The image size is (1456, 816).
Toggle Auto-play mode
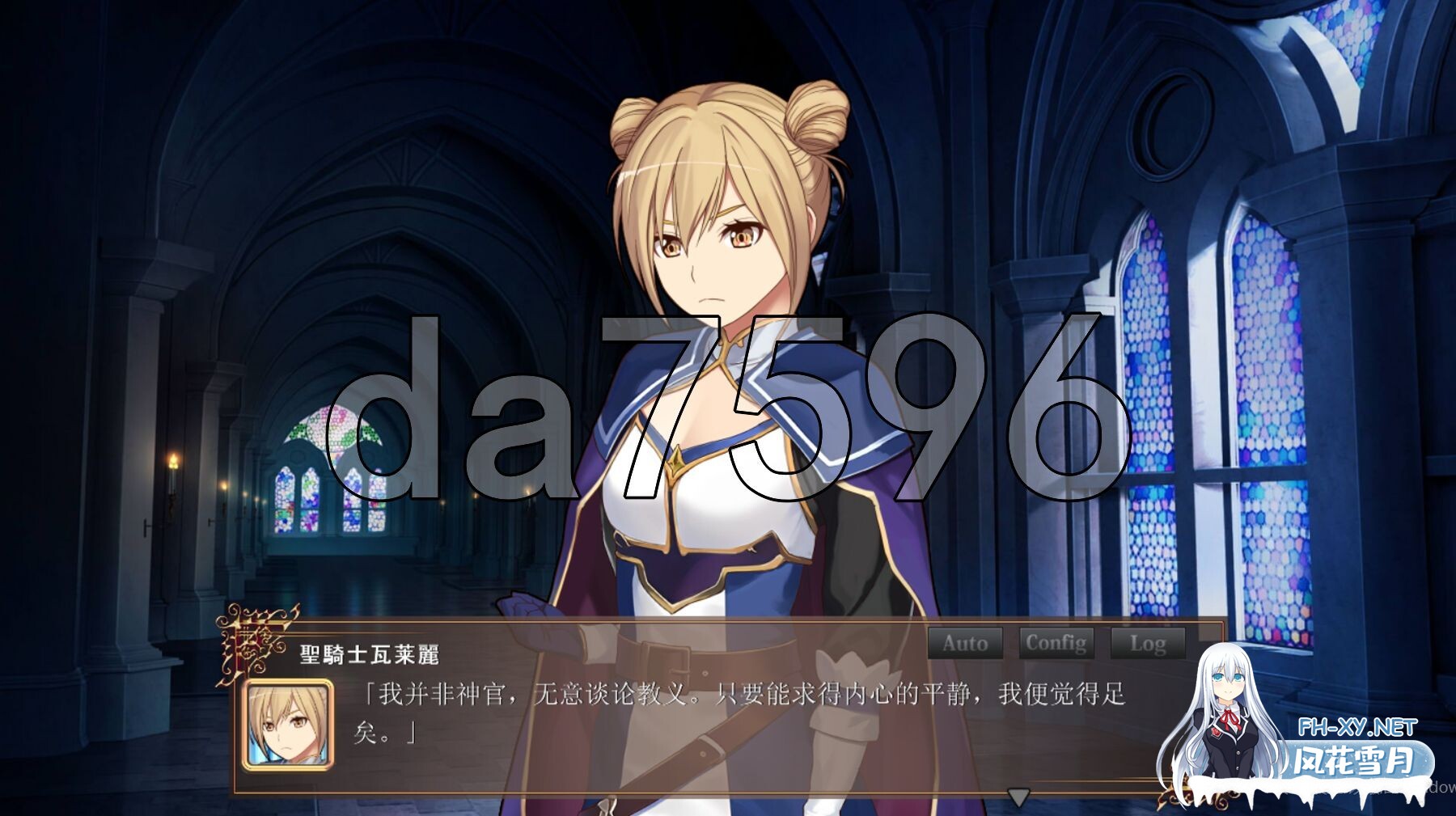point(964,644)
